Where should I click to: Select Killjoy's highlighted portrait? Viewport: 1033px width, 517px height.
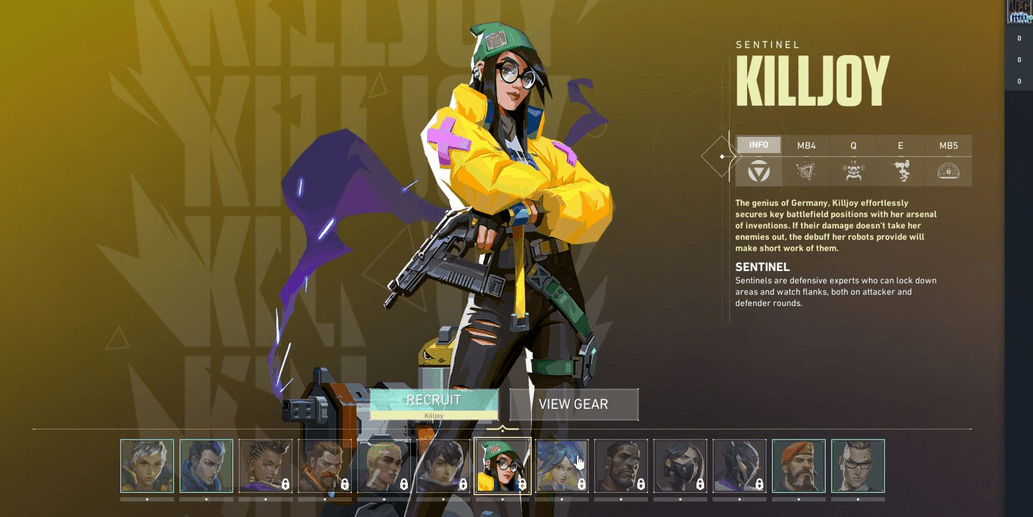point(502,466)
